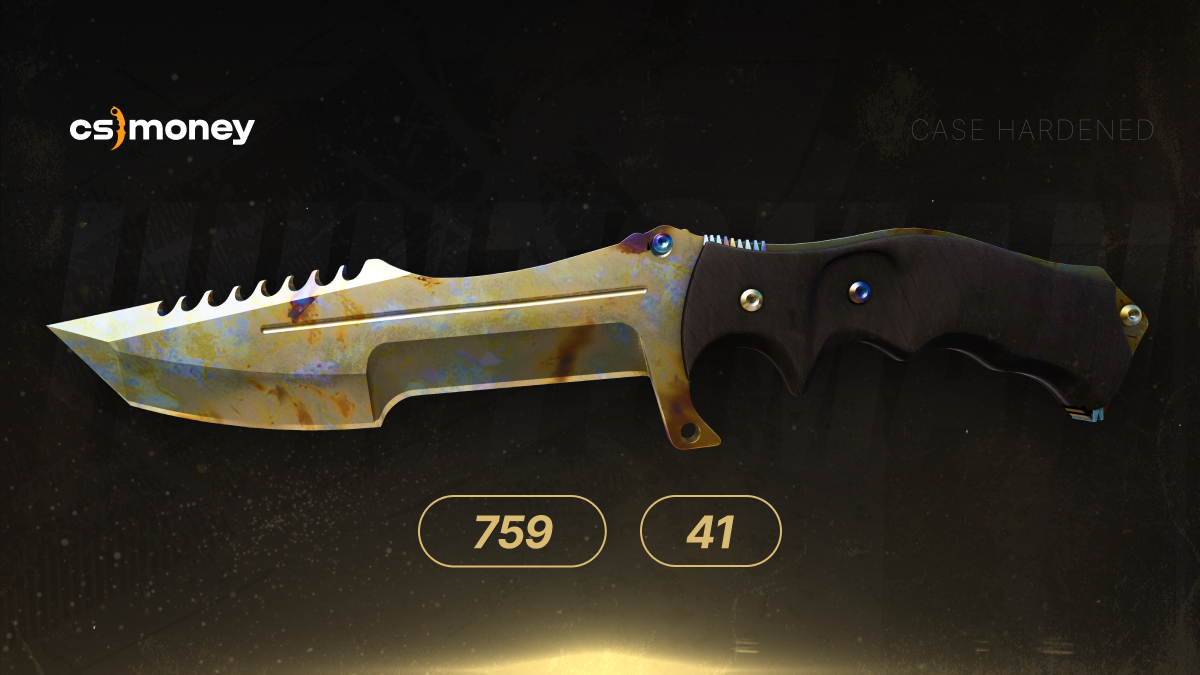
Task: Choose the 41 pattern pill
Action: pos(710,532)
